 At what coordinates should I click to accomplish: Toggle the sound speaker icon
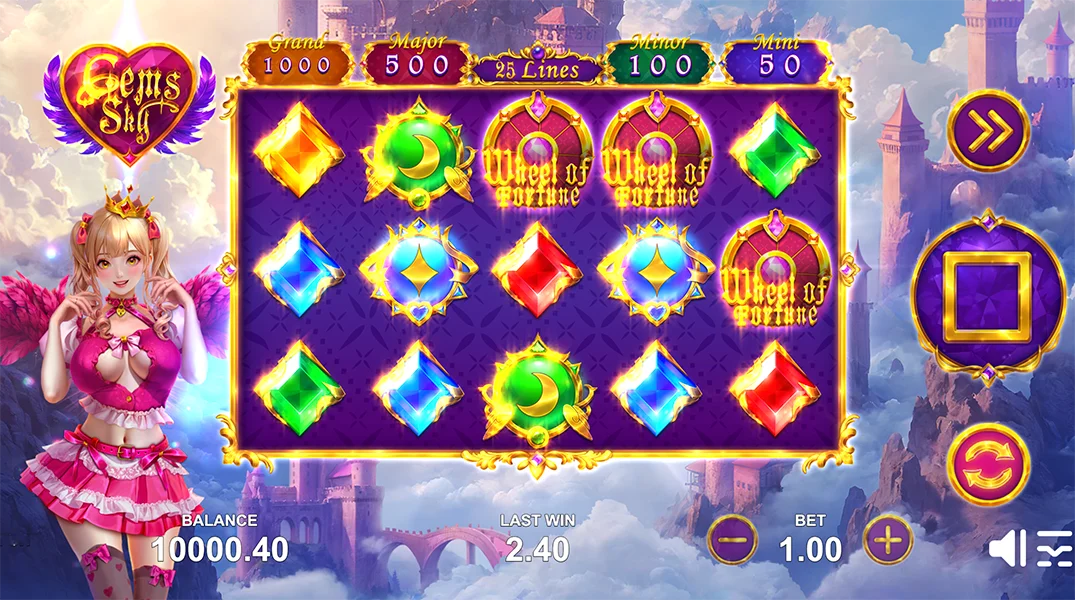(x=1006, y=548)
